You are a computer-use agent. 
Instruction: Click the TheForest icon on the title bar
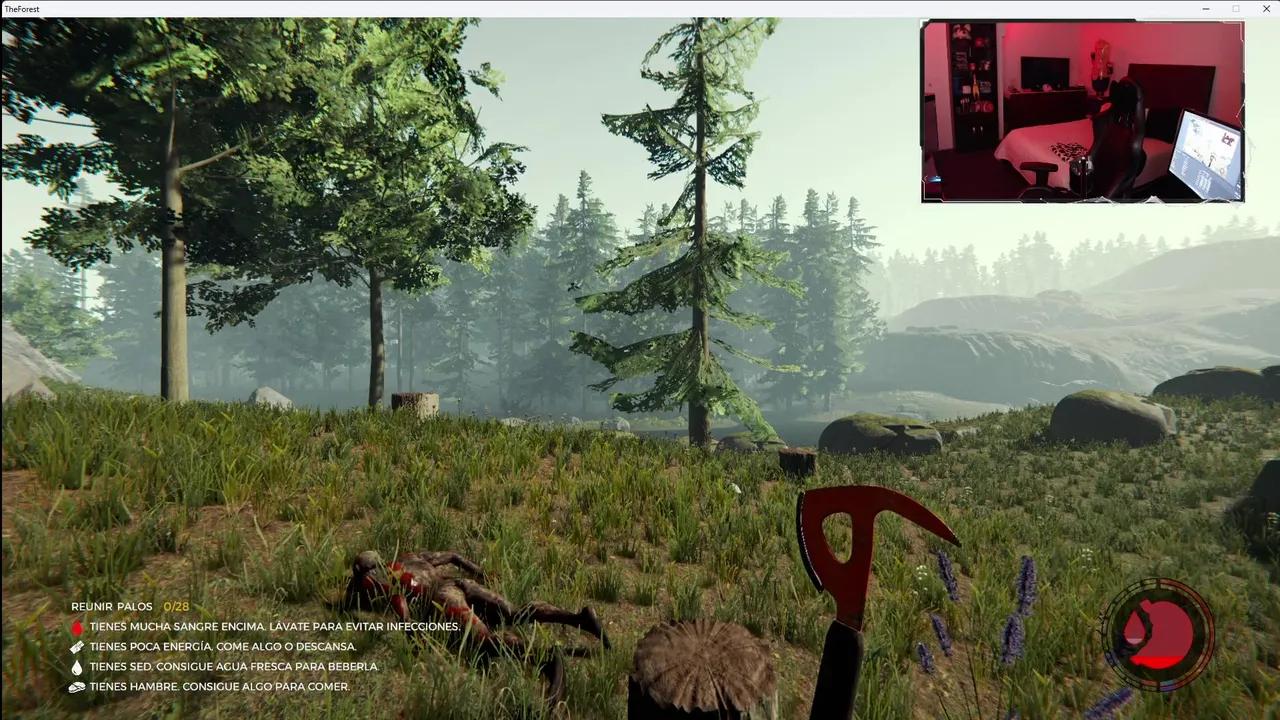[x=10, y=9]
